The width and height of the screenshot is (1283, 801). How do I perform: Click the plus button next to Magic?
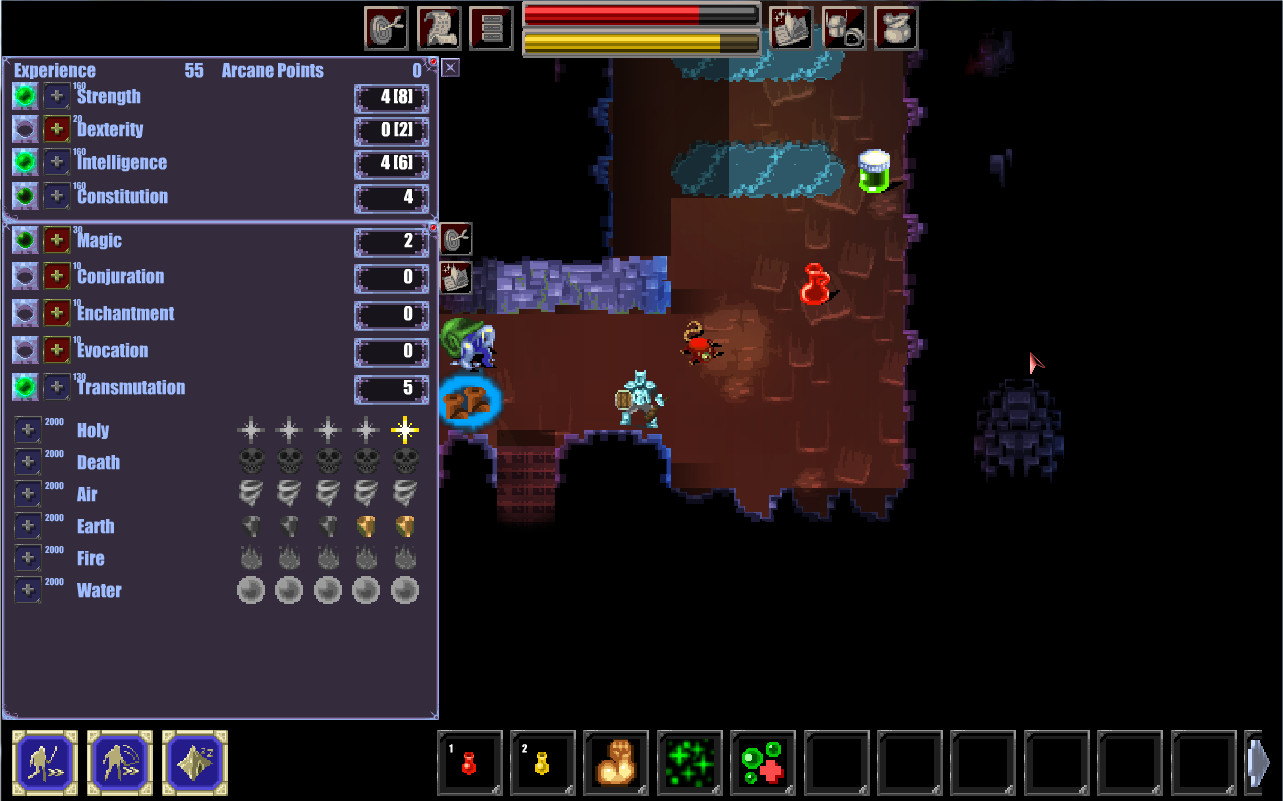(55, 239)
